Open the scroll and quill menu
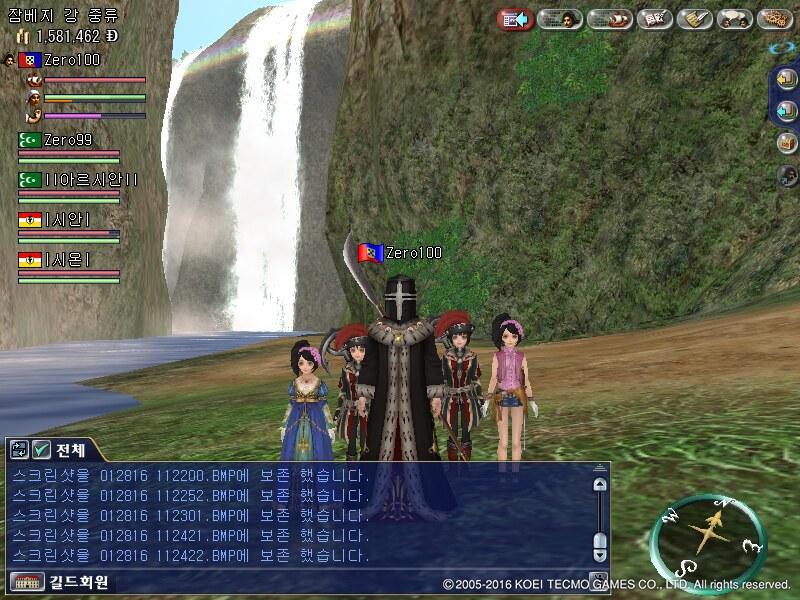The image size is (800, 600). pos(694,18)
